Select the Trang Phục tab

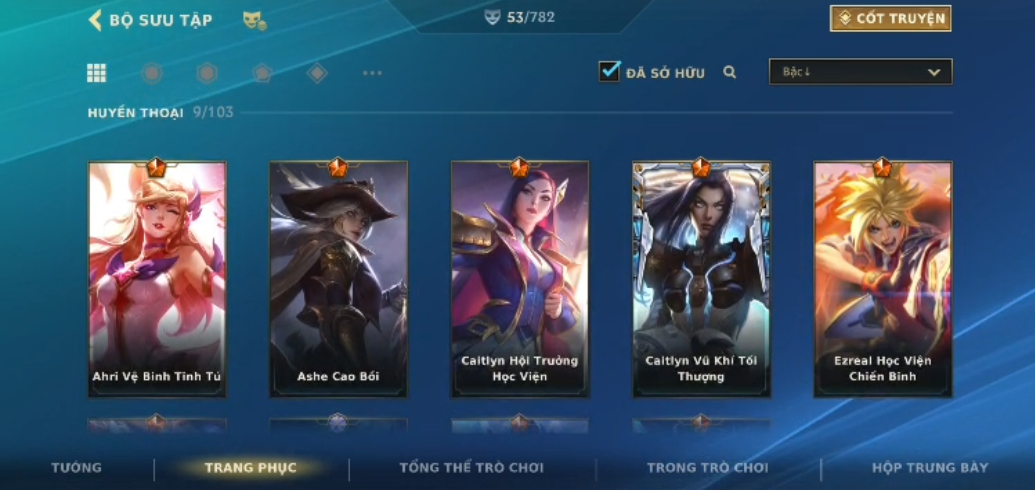click(250, 468)
